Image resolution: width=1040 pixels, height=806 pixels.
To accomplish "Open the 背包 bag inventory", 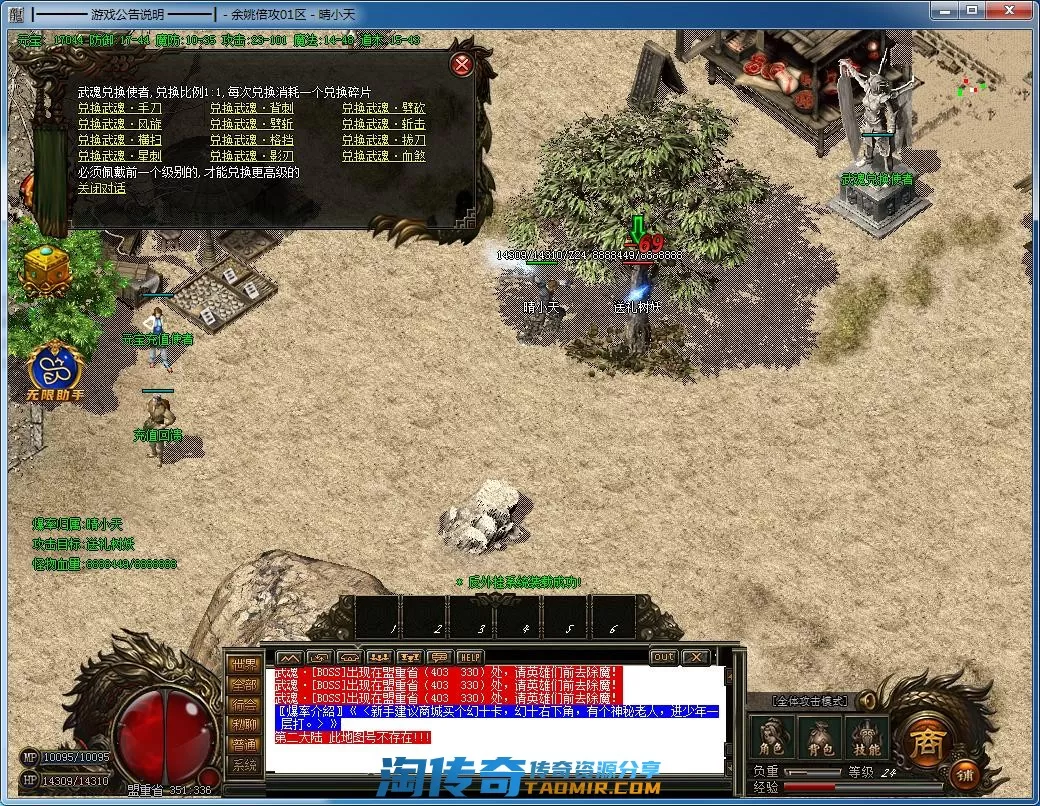I will (x=818, y=738).
